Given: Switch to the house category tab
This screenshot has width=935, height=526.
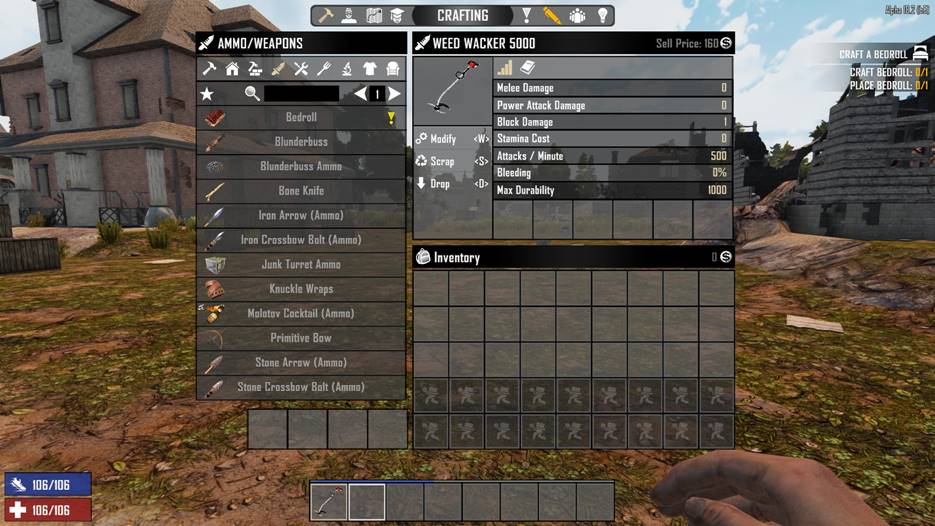Looking at the screenshot, I should pos(232,69).
